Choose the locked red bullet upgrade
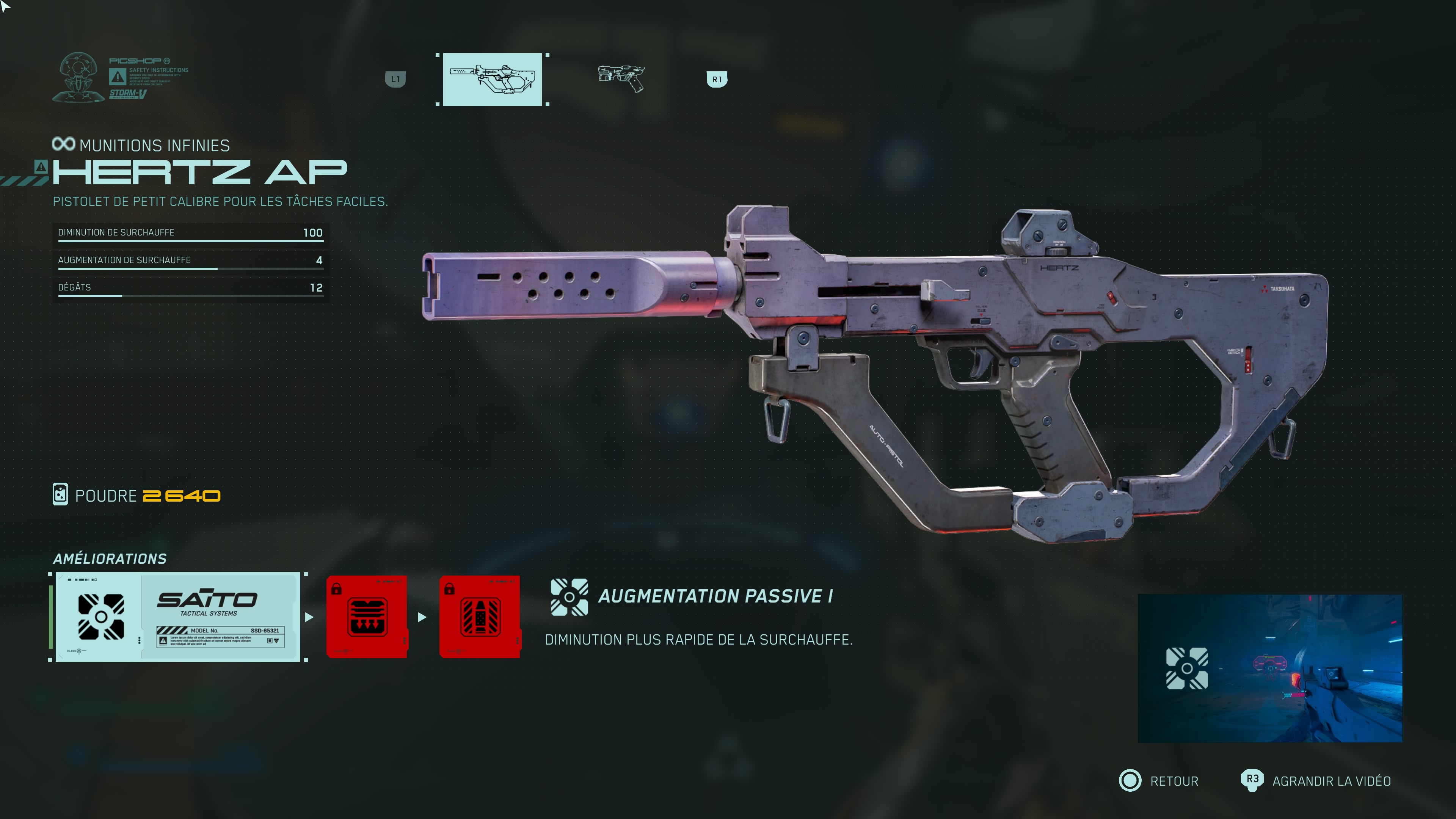The width and height of the screenshot is (1456, 819). pyautogui.click(x=480, y=617)
